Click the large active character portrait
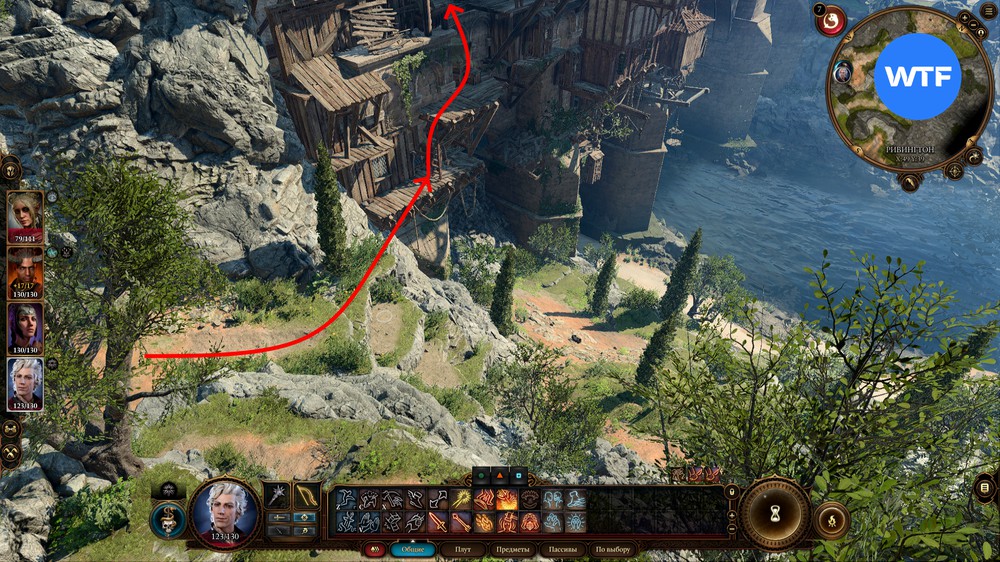The height and width of the screenshot is (562, 1000). pos(224,514)
